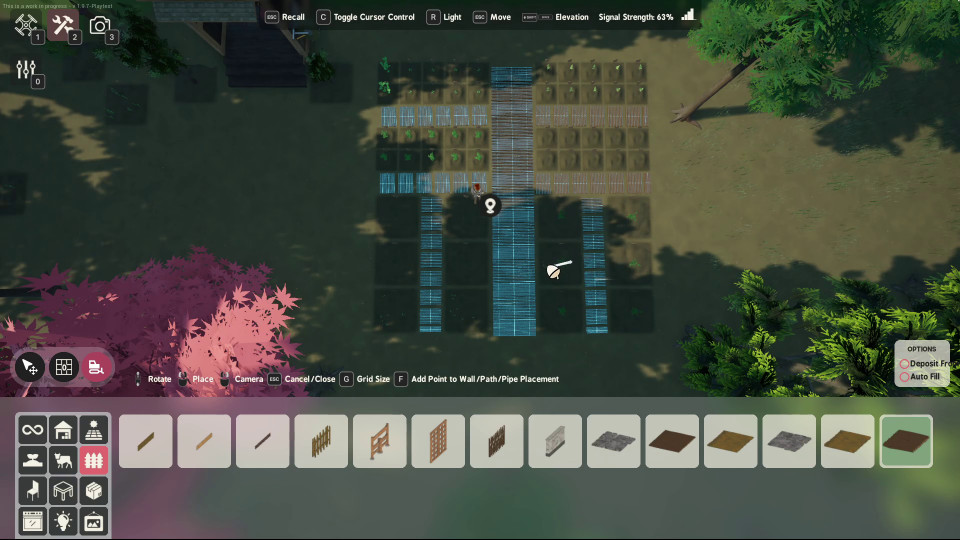Switch to the drone mode icon
Image resolution: width=960 pixels, height=540 pixels.
click(26, 25)
